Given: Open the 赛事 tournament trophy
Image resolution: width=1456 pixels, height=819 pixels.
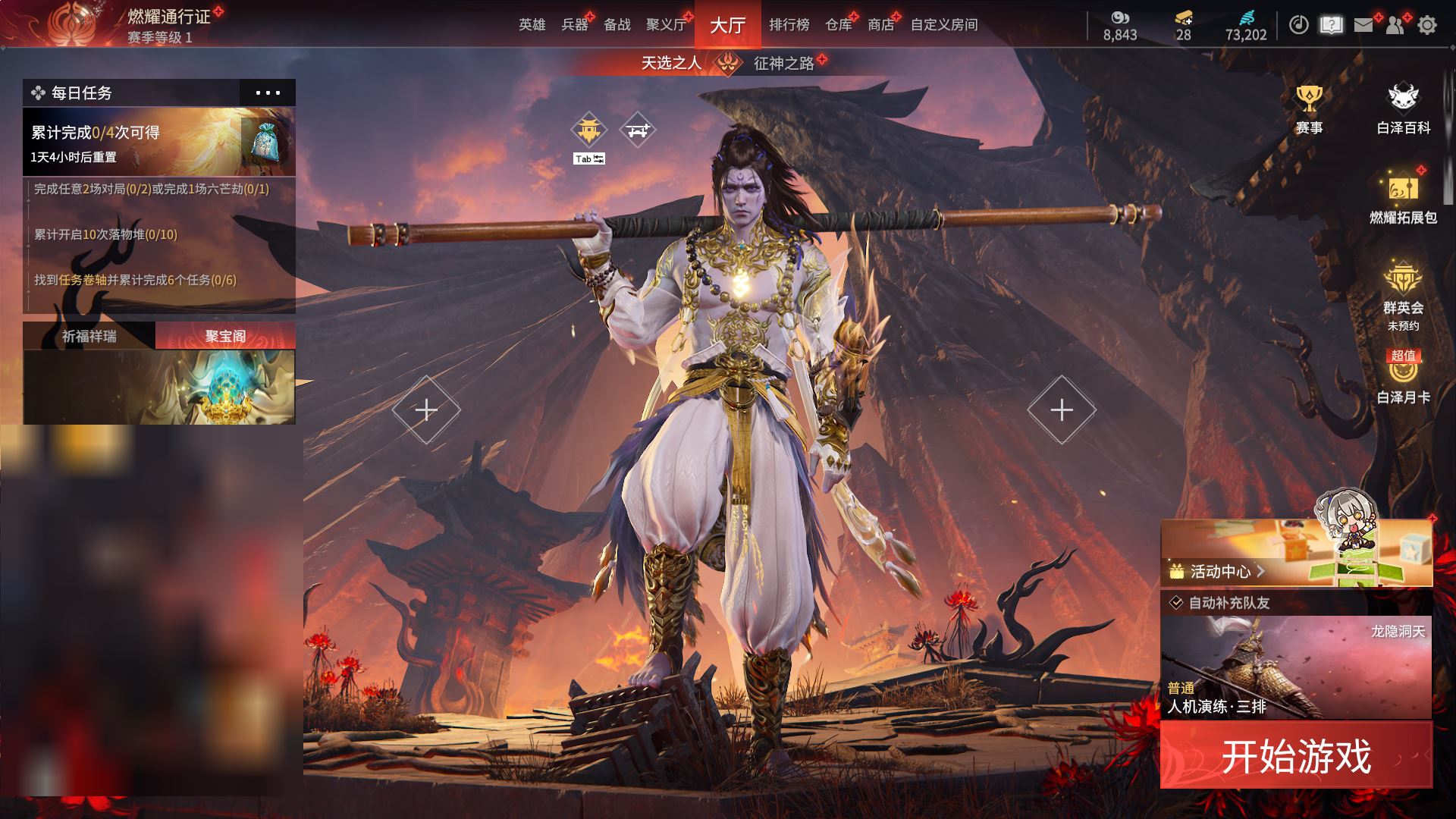Looking at the screenshot, I should click(x=1309, y=110).
